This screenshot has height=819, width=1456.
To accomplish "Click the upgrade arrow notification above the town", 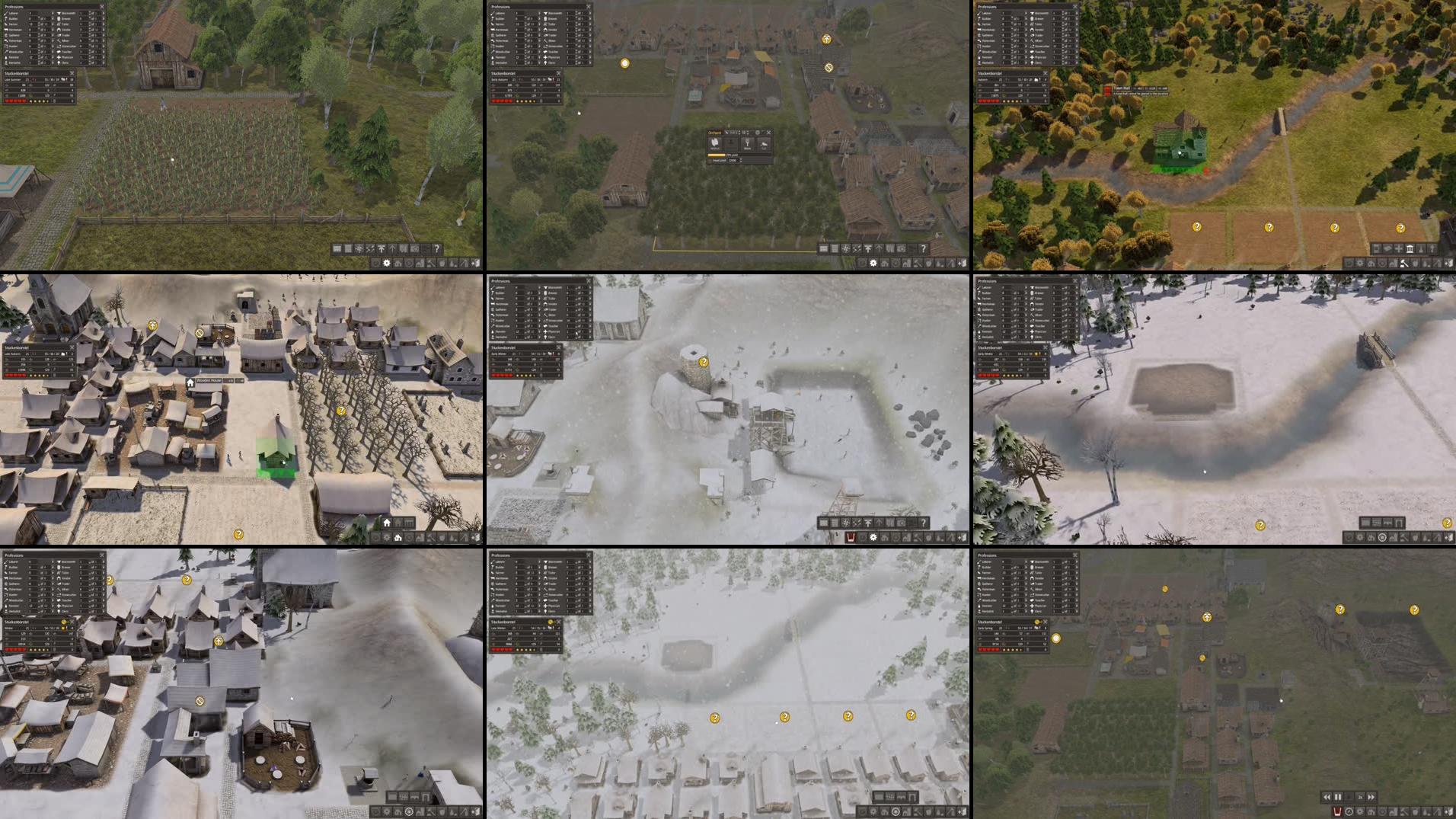I will pos(826,39).
